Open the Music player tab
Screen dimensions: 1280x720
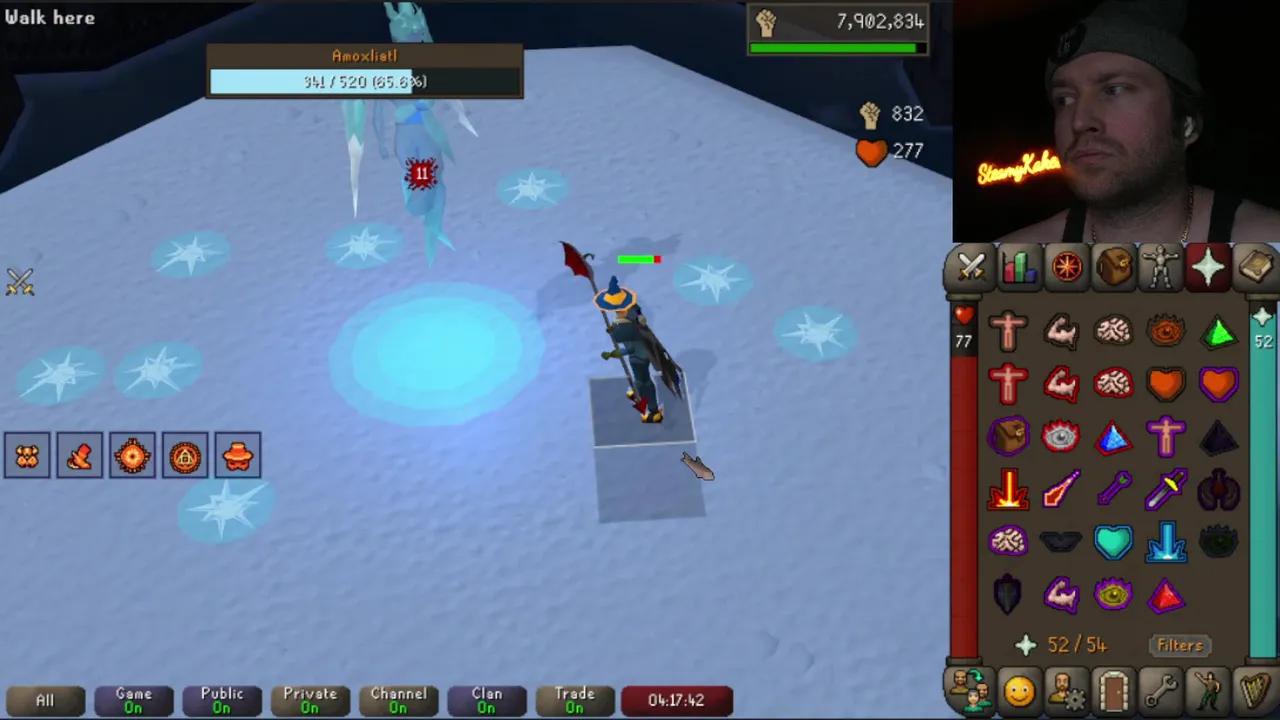pos(1256,690)
